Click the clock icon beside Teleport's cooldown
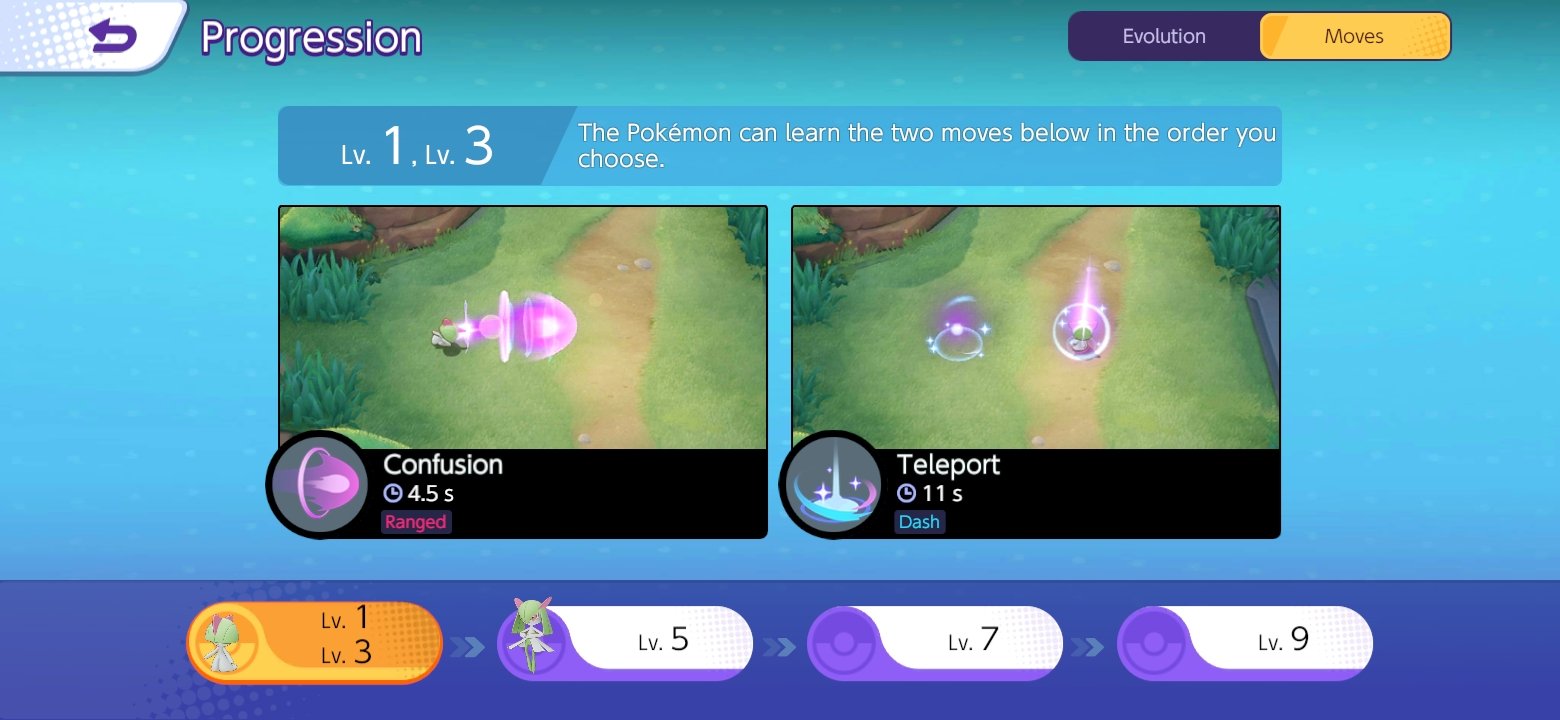This screenshot has height=720, width=1560. pyautogui.click(x=905, y=493)
